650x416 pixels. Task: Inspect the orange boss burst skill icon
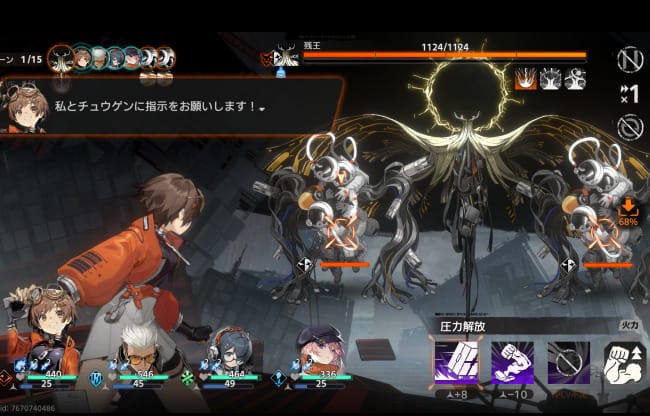pos(525,79)
